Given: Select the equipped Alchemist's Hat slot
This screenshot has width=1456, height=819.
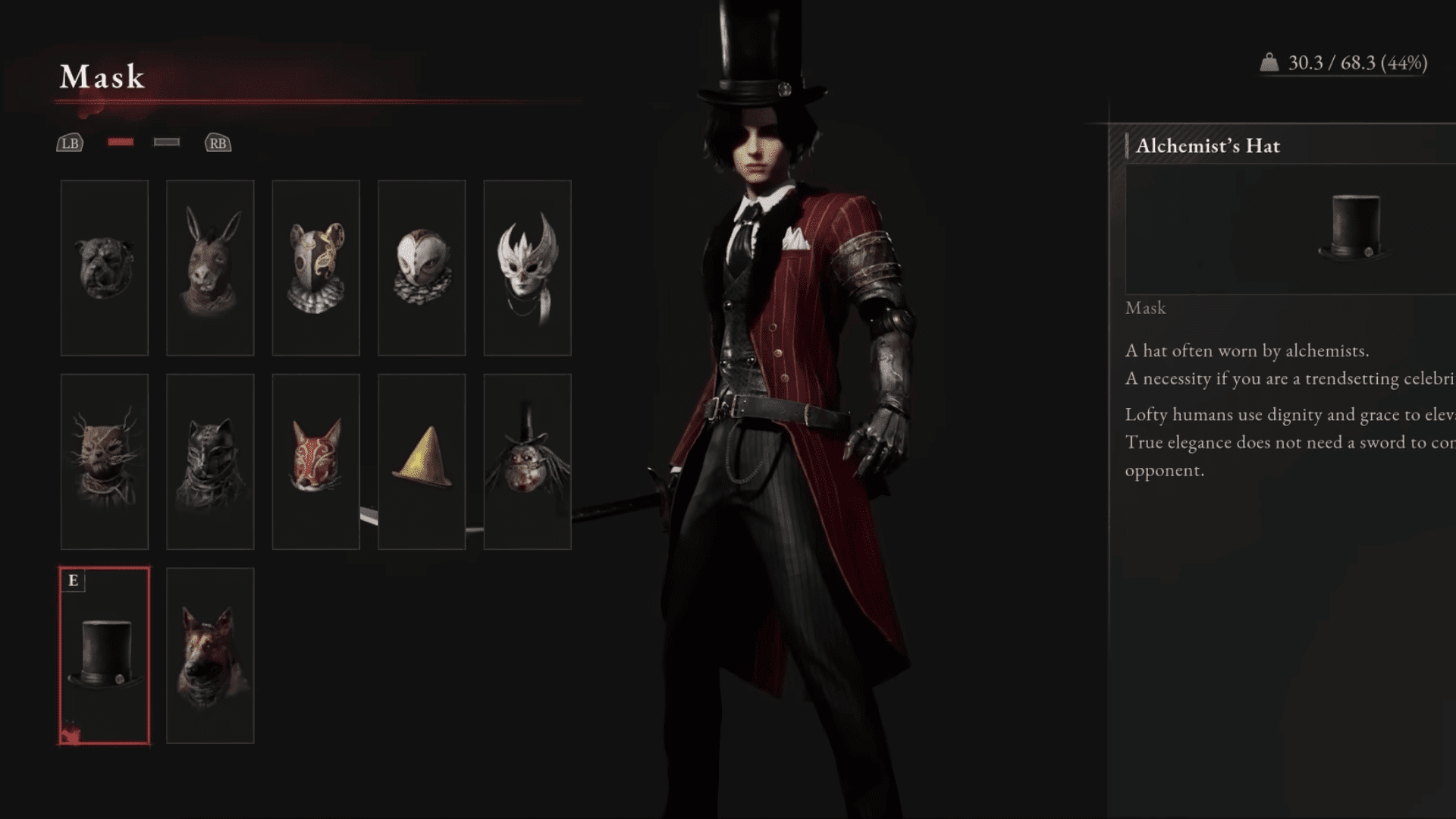Looking at the screenshot, I should pyautogui.click(x=105, y=655).
